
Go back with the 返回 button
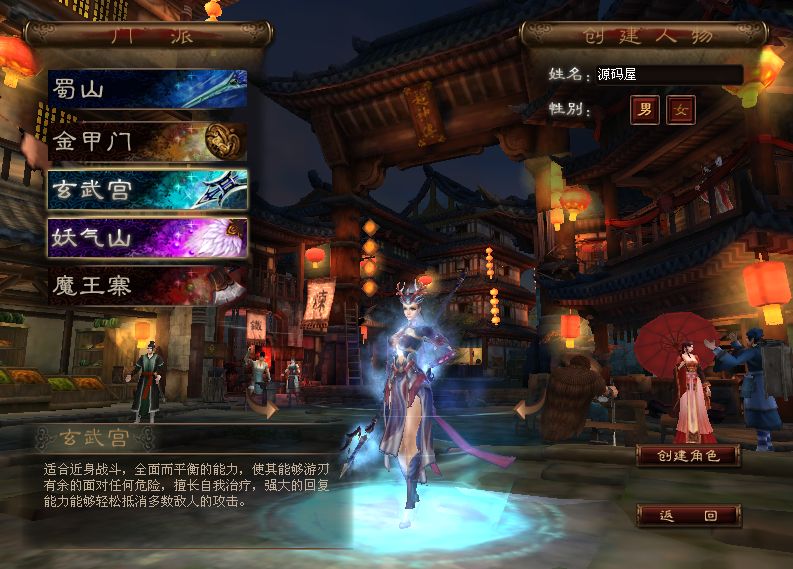point(689,516)
